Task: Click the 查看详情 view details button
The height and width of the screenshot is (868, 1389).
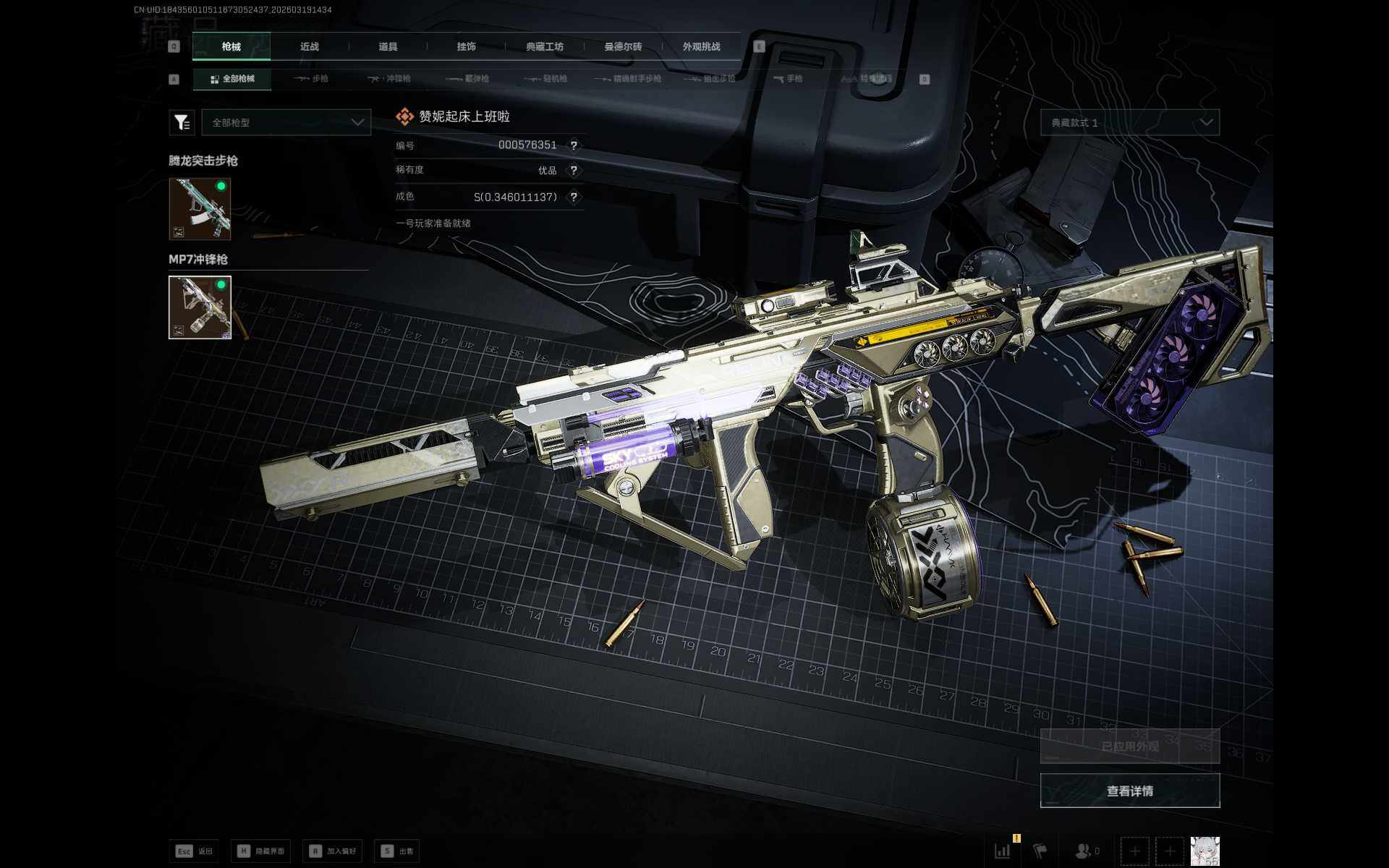Action: (x=1130, y=791)
